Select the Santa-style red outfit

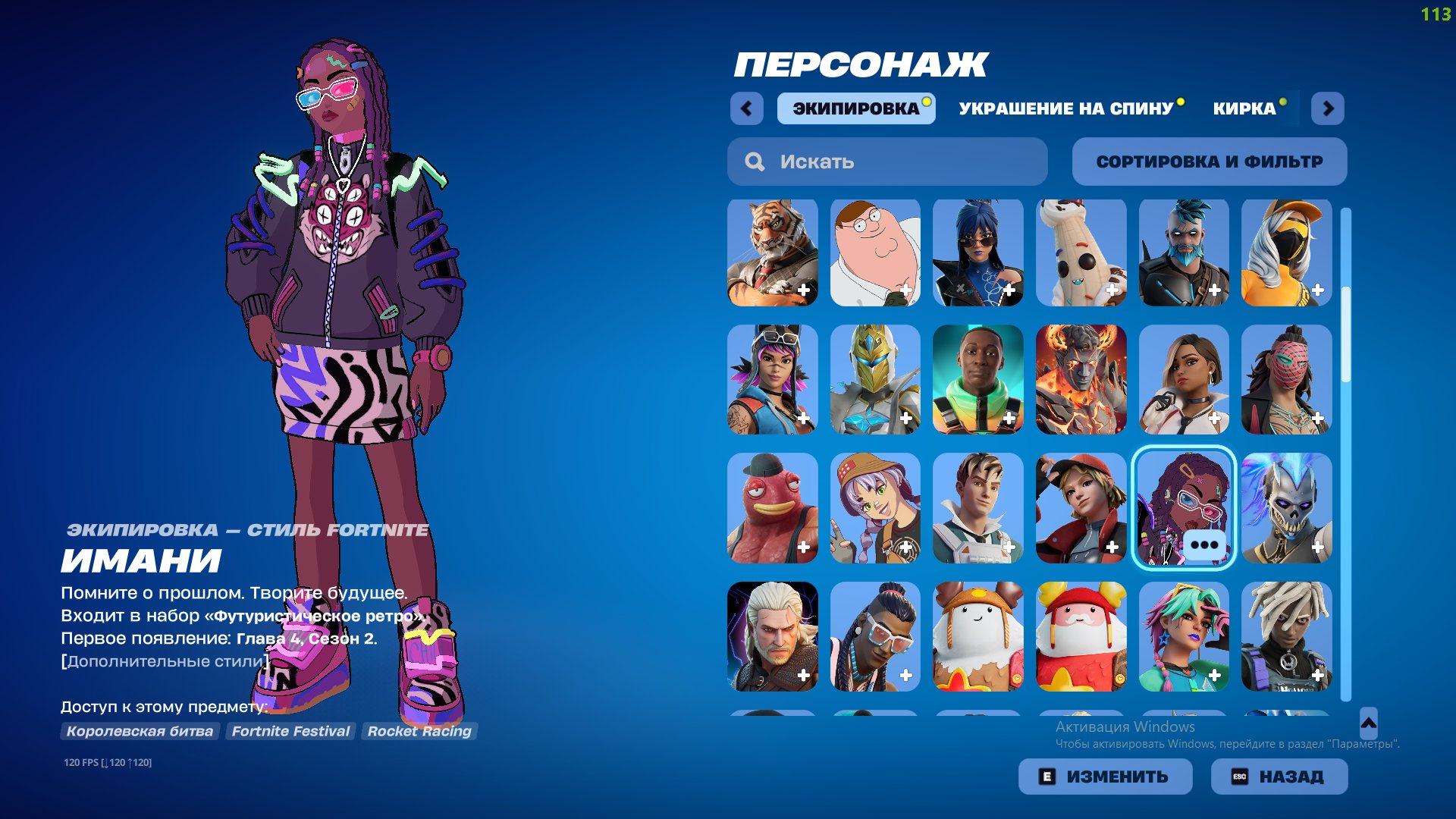(1081, 637)
